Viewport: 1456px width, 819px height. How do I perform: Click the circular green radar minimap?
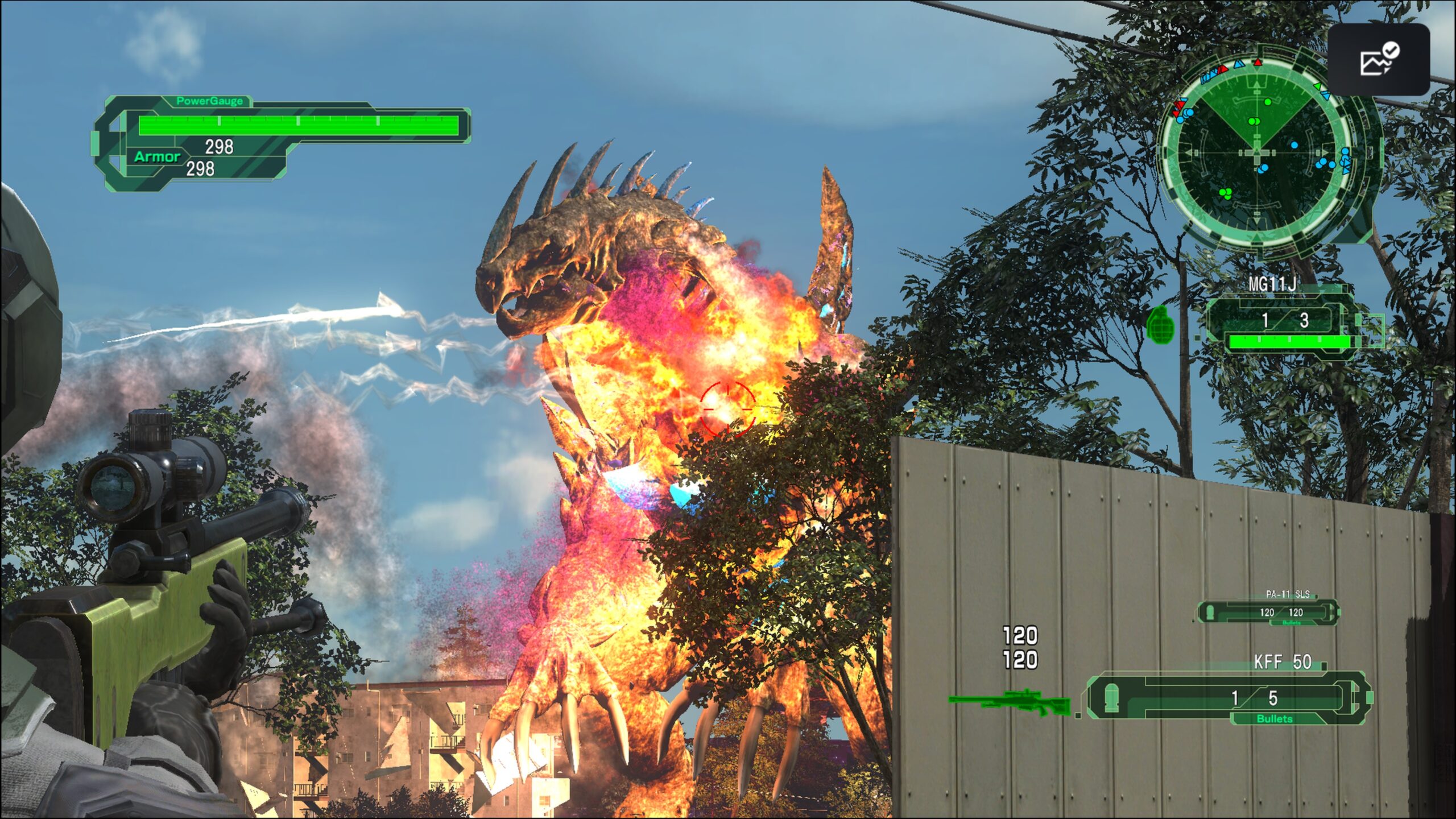(1258, 152)
